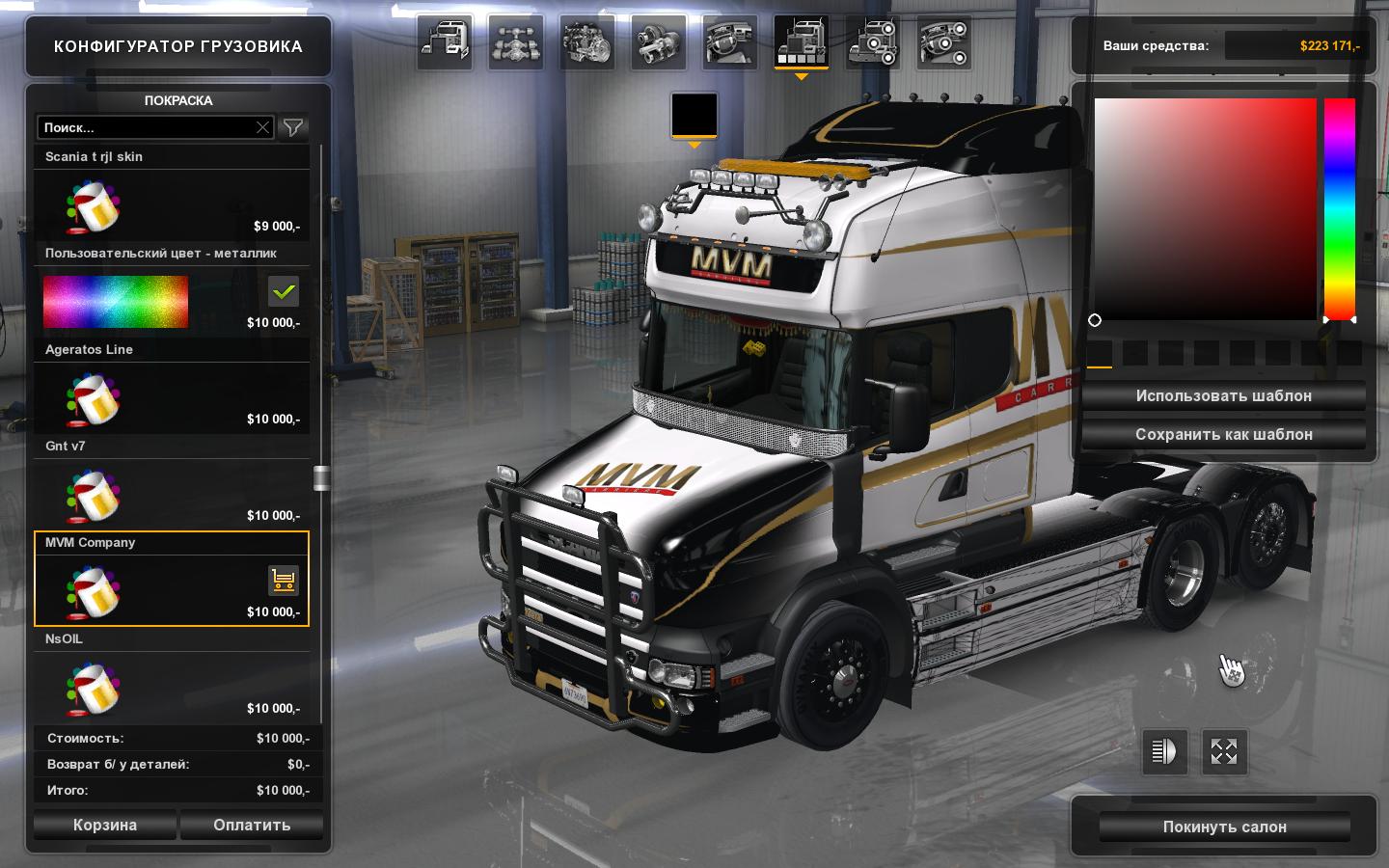Image resolution: width=1389 pixels, height=868 pixels.
Task: Switch to the chassis category tab
Action: pyautogui.click(x=516, y=42)
